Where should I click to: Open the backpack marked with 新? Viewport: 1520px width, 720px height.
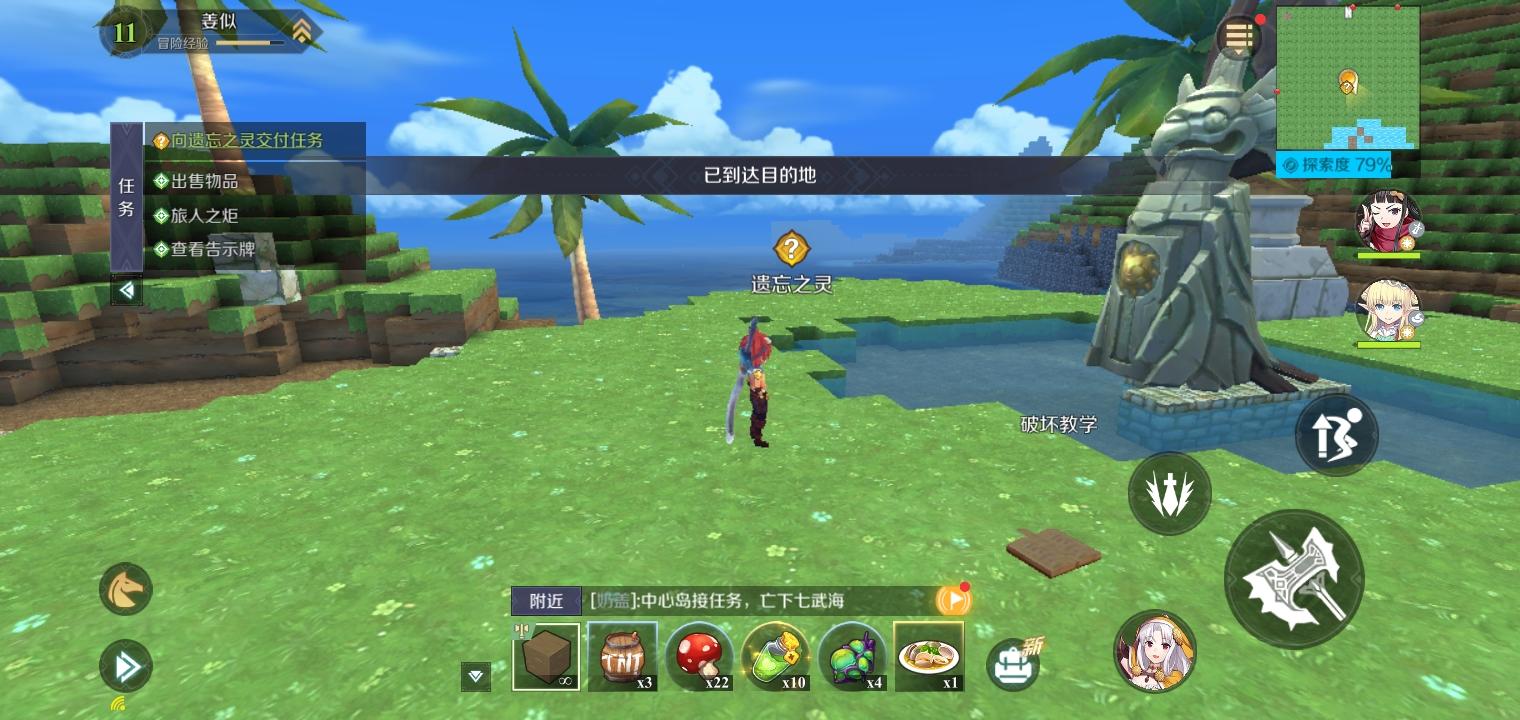[x=1013, y=662]
